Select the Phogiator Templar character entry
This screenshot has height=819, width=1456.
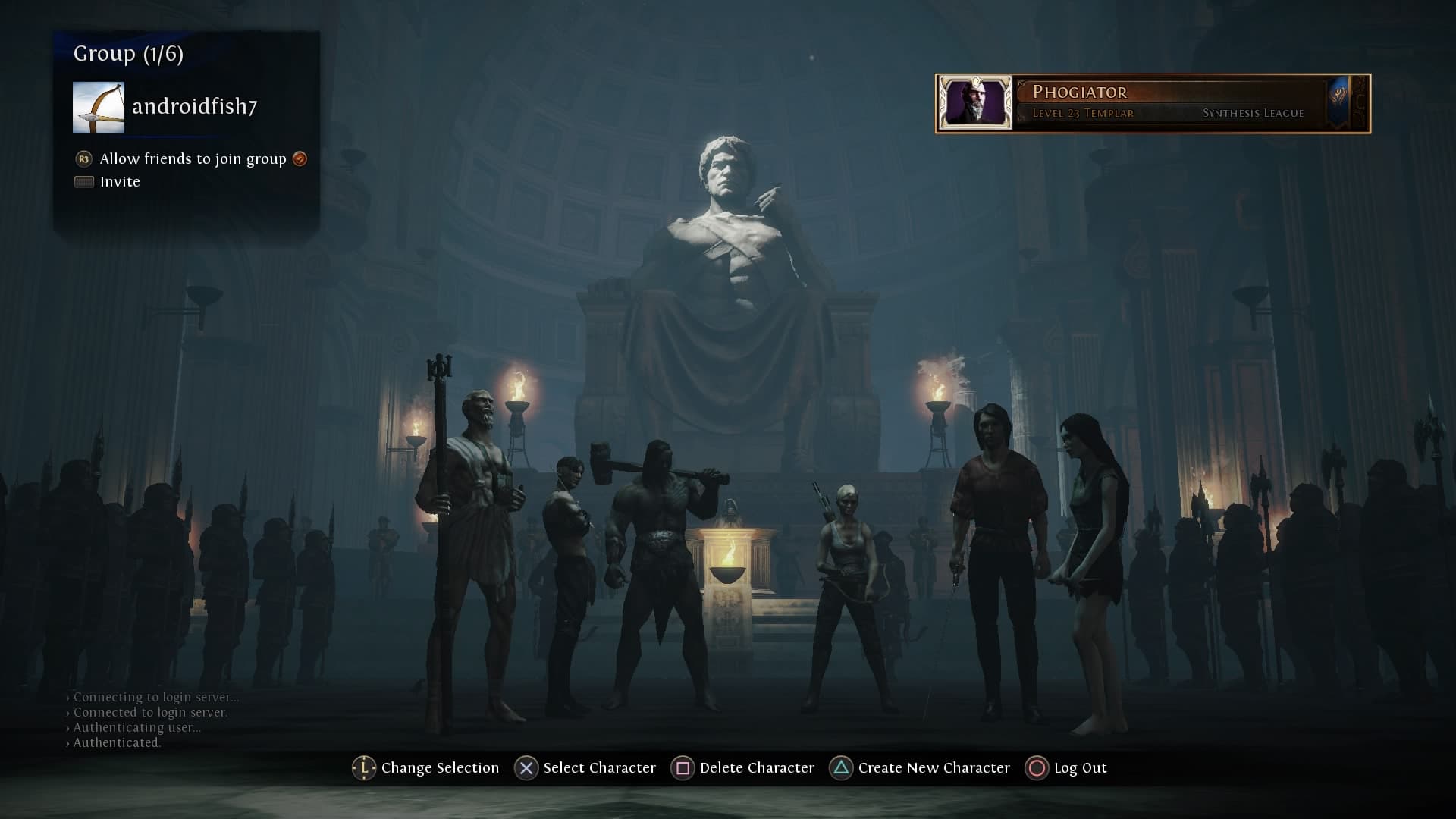tap(1153, 103)
